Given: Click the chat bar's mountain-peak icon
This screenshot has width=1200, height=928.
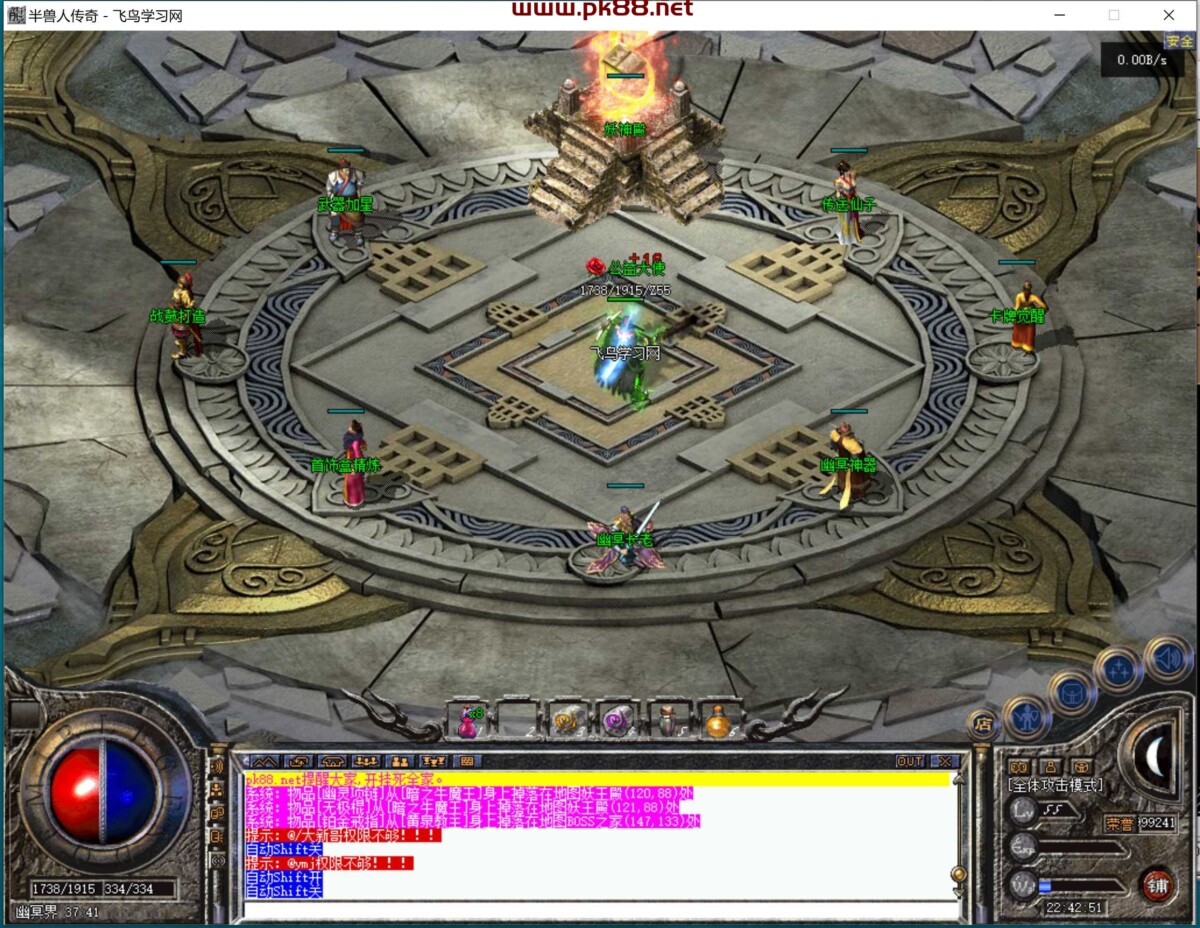Looking at the screenshot, I should tap(267, 762).
